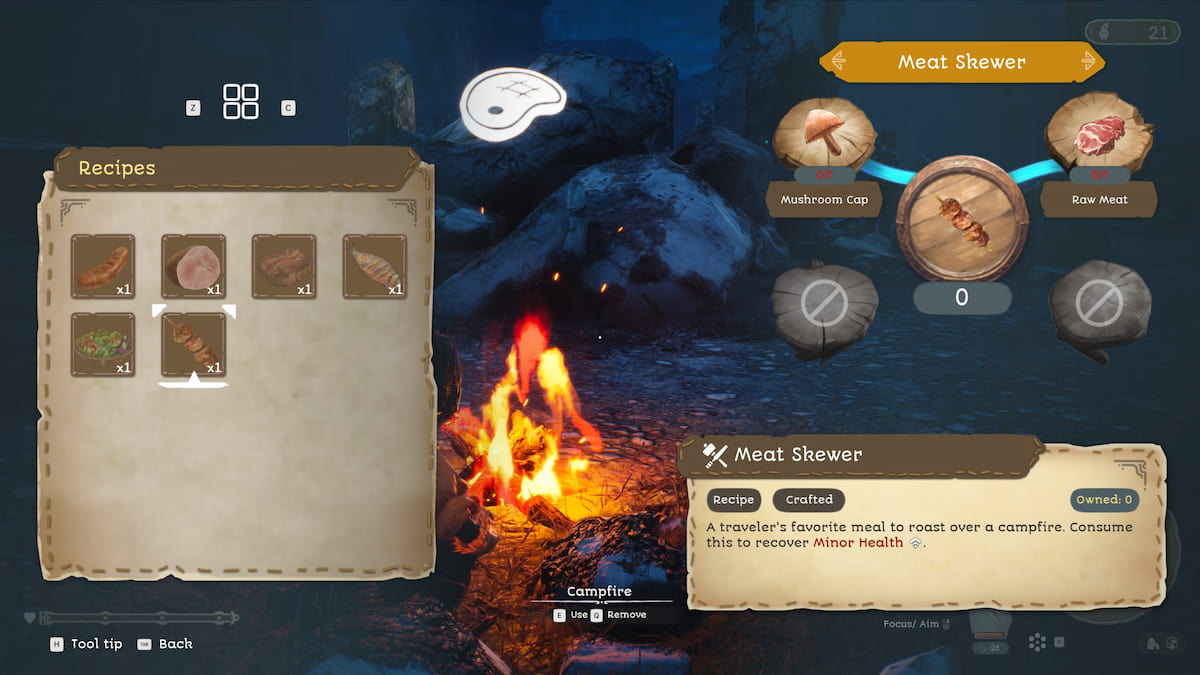
Task: Click the Meat Skewer craft result
Action: (x=961, y=222)
